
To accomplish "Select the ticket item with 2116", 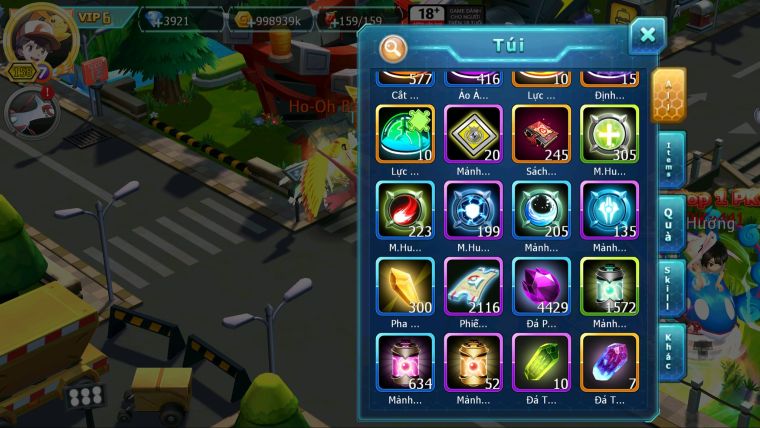I will (x=473, y=286).
